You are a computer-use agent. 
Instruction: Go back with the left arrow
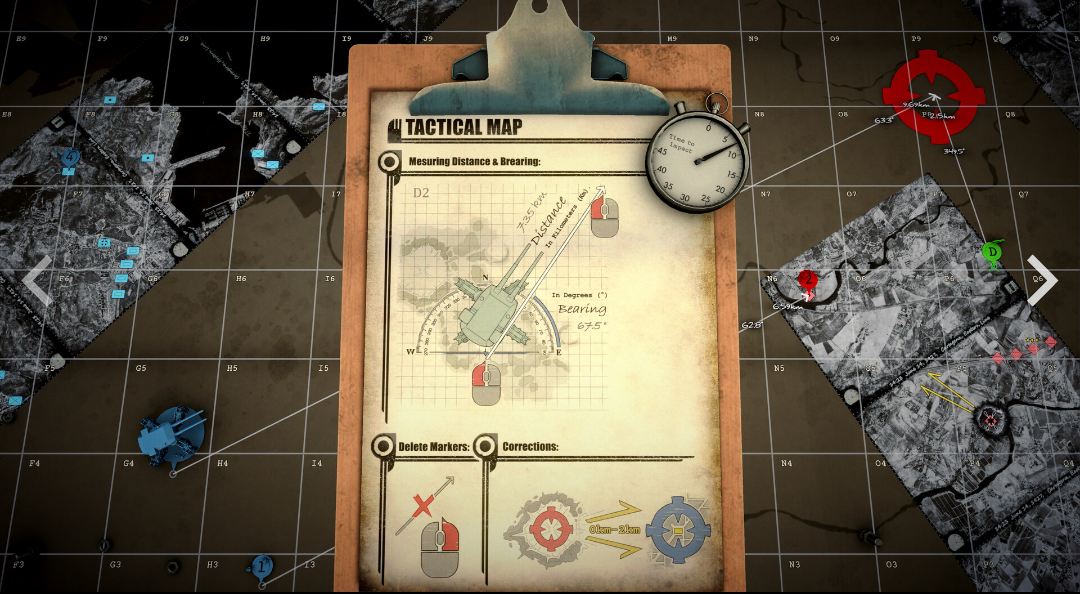(38, 283)
